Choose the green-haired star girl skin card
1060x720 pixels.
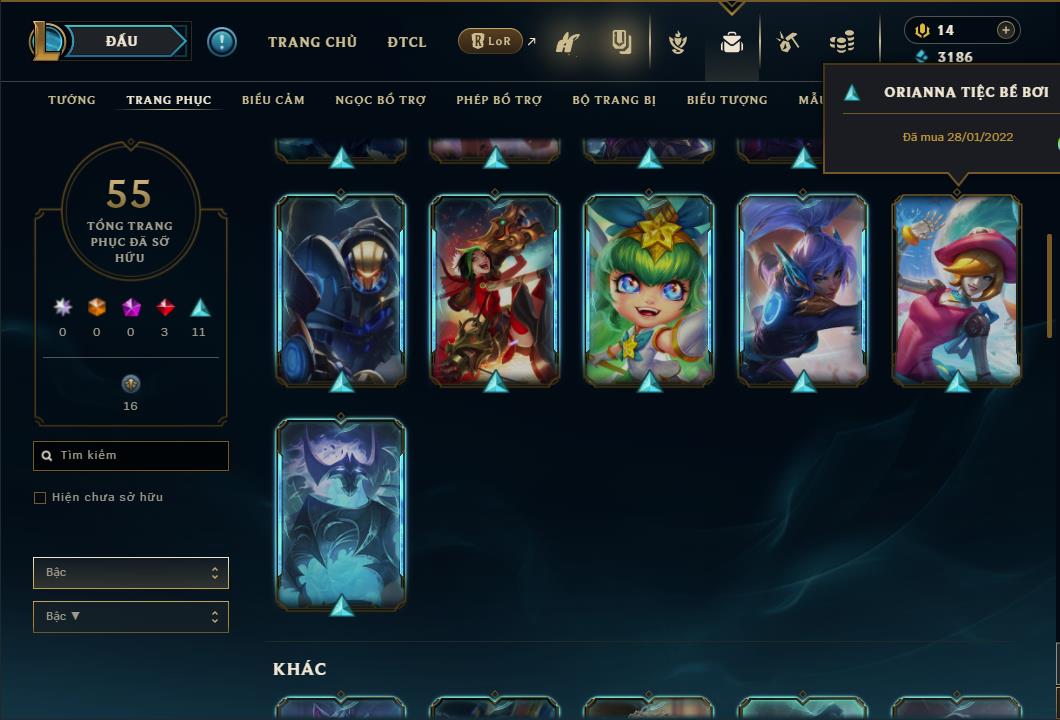(649, 290)
